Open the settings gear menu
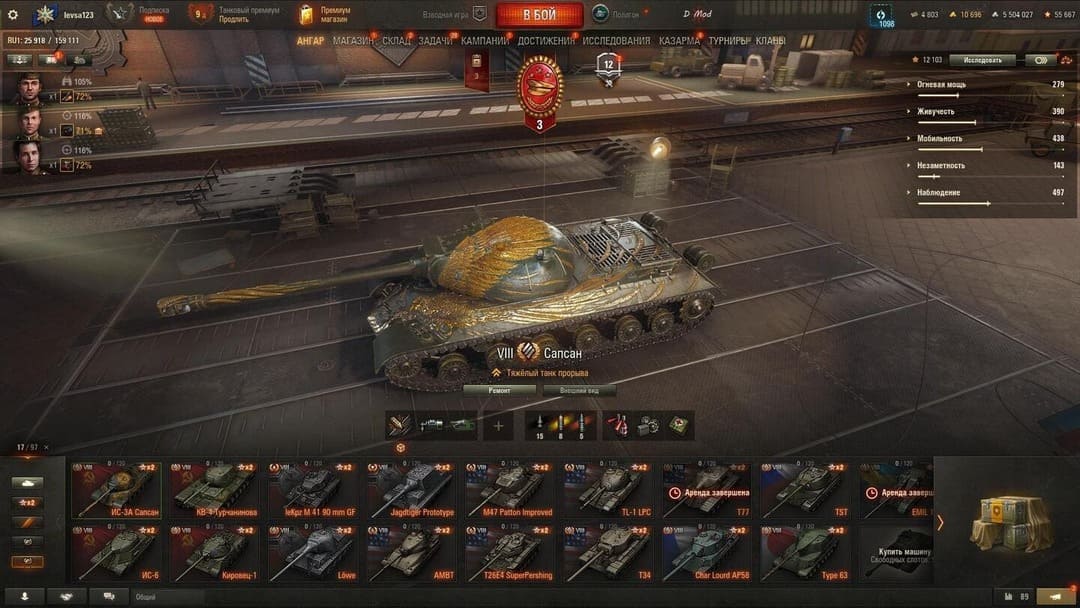This screenshot has width=1080, height=608. point(13,14)
